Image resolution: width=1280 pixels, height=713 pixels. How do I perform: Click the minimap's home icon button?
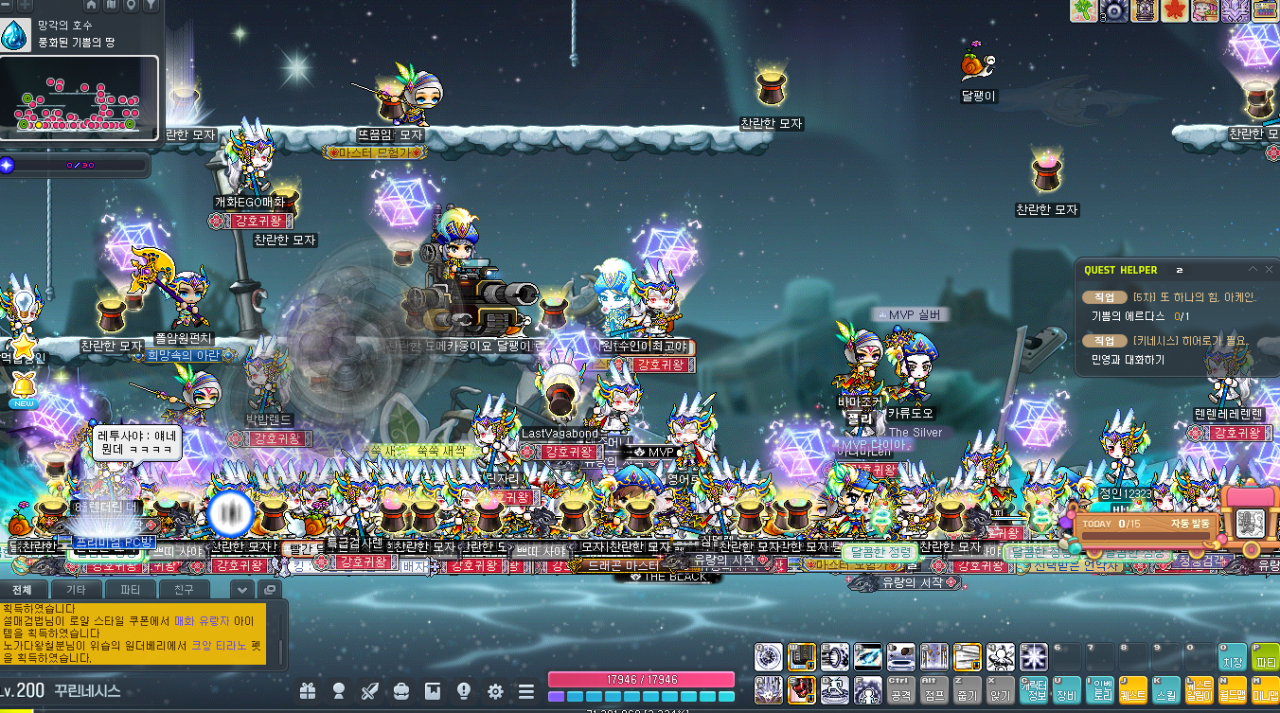click(91, 5)
